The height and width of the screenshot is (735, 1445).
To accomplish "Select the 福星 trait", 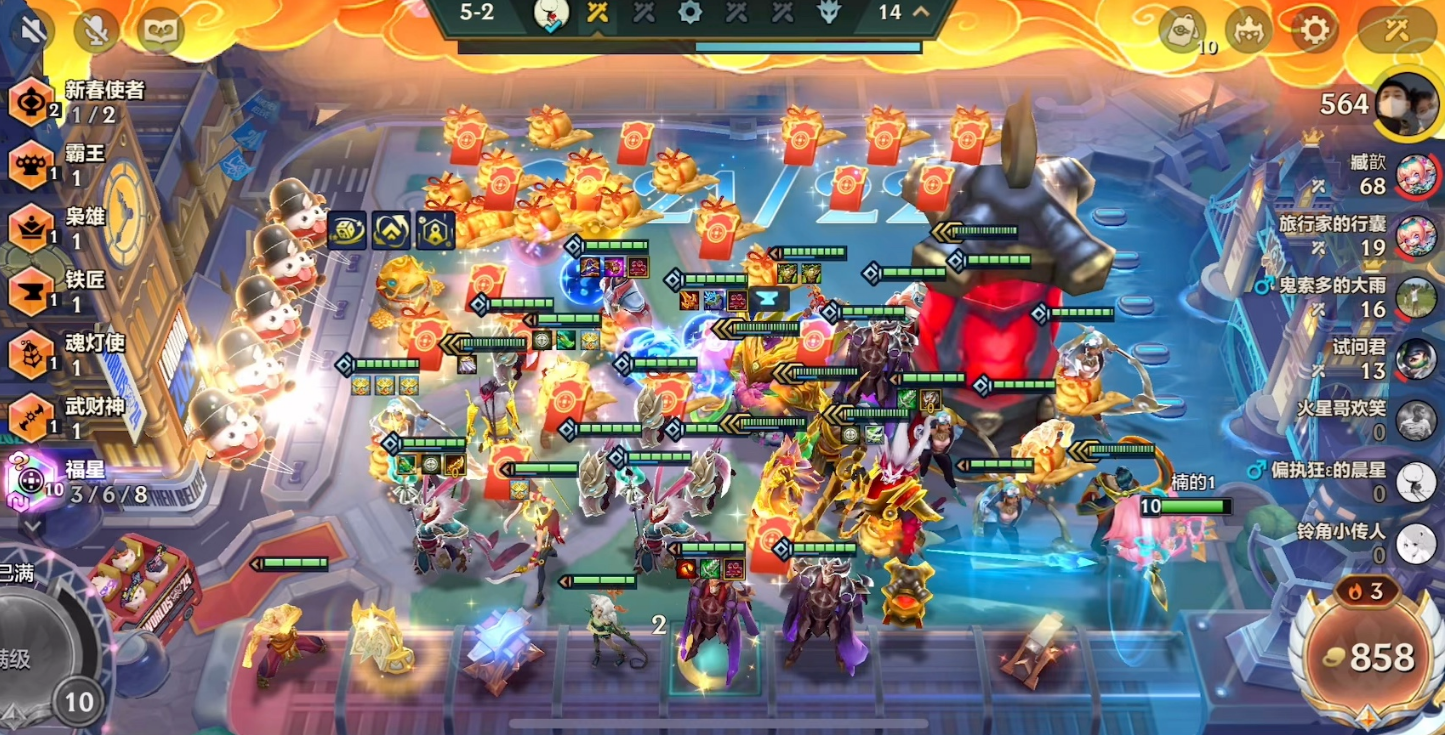I will (x=32, y=481).
